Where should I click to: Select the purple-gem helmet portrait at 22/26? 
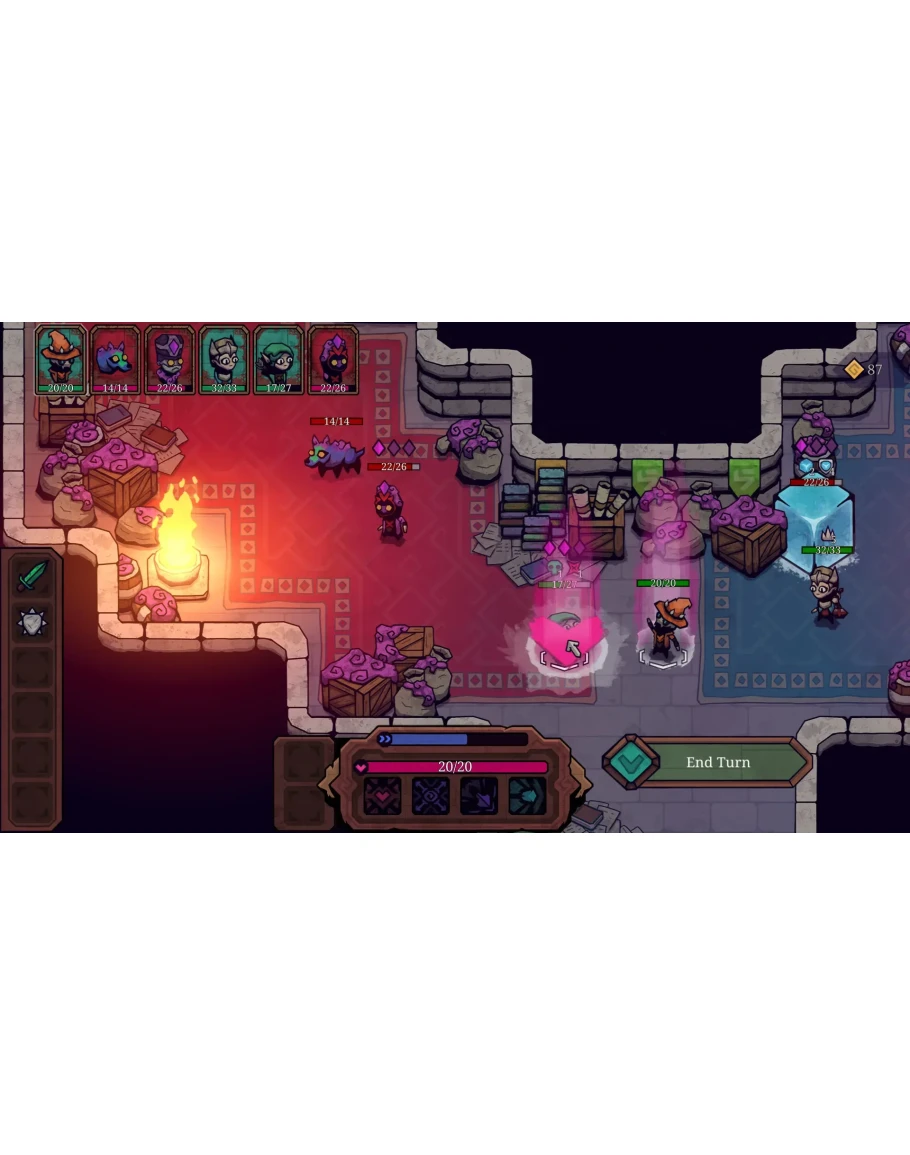(169, 360)
